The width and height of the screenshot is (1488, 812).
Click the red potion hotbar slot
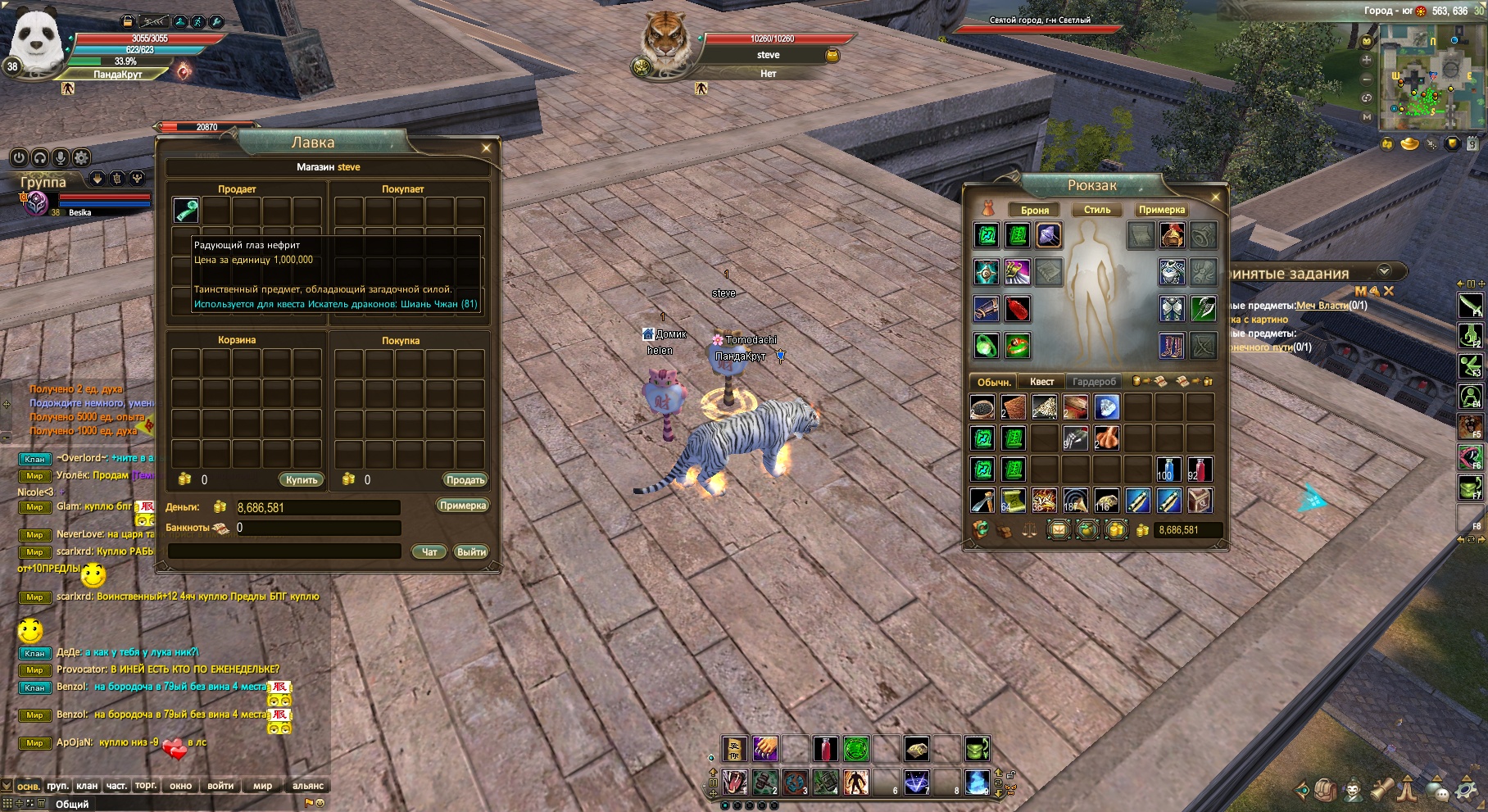pos(825,748)
